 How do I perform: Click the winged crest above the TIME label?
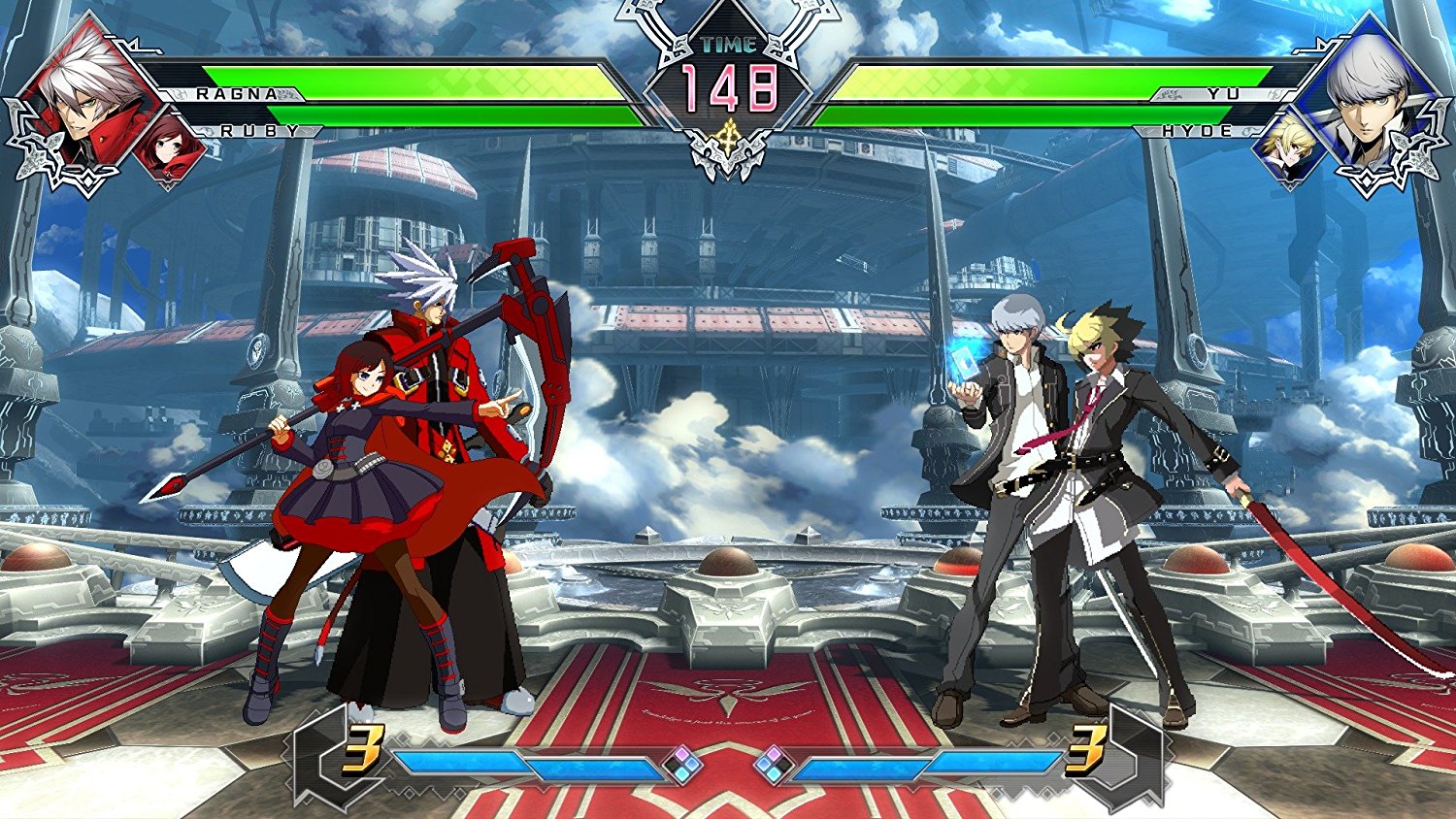(726, 17)
